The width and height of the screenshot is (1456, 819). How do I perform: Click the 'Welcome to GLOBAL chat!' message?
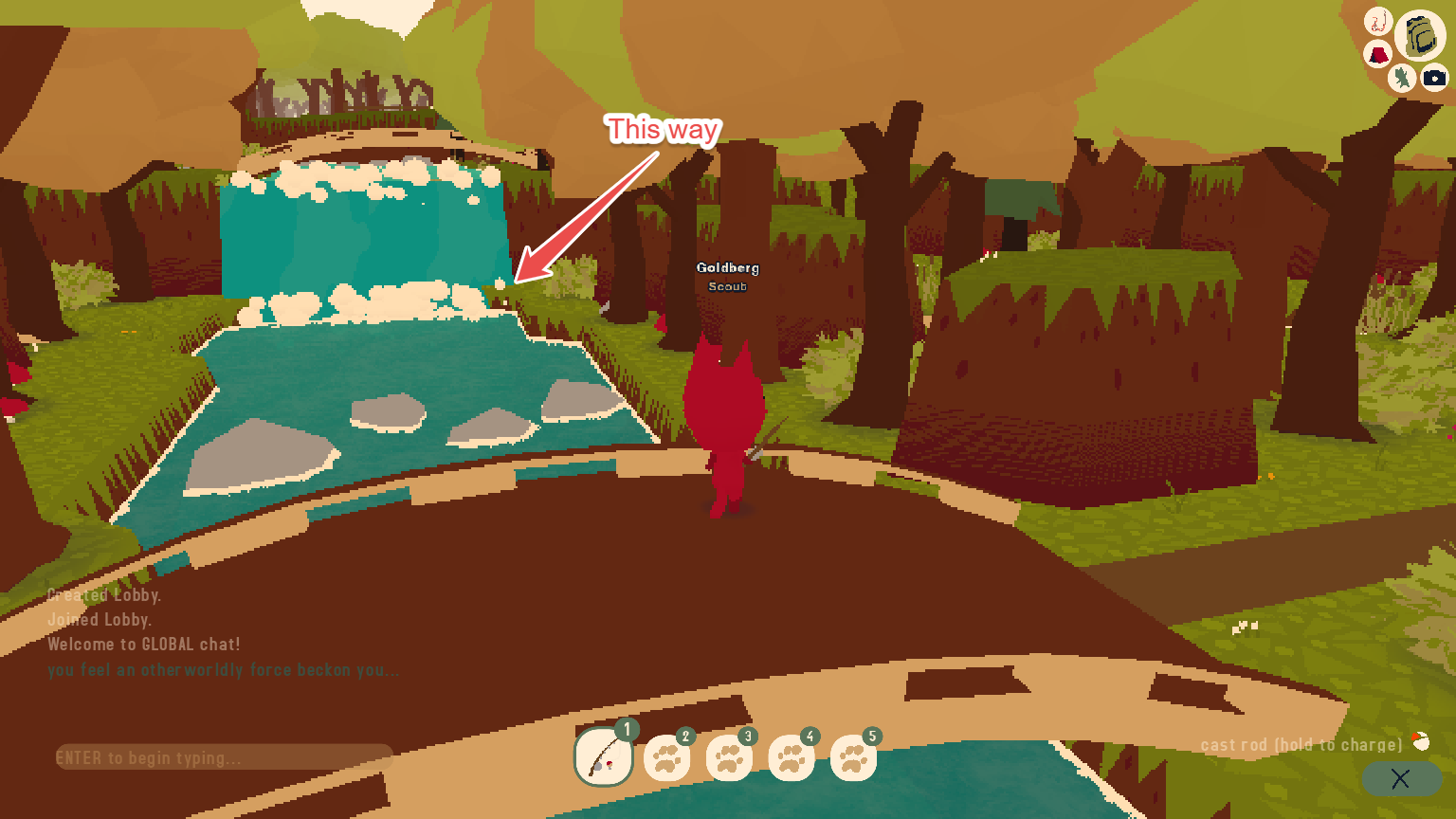pyautogui.click(x=144, y=644)
